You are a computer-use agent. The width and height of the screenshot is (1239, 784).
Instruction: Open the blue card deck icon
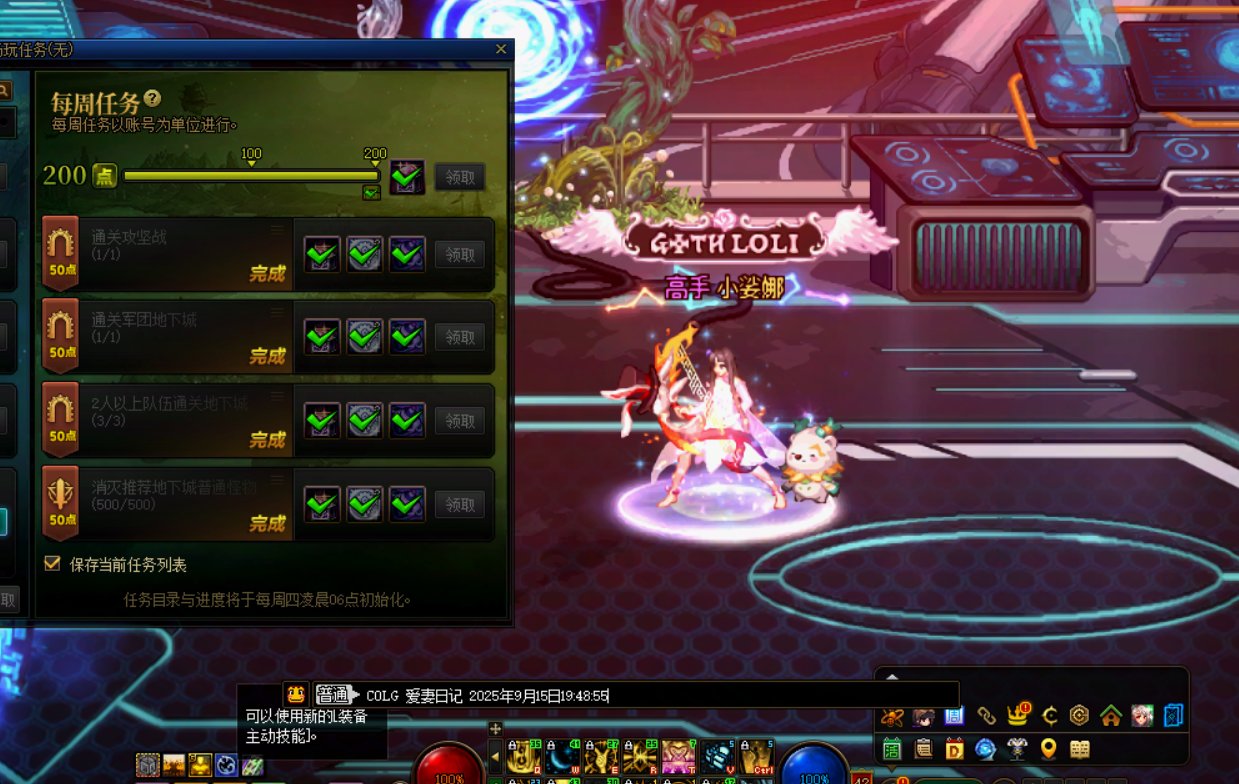click(1173, 716)
